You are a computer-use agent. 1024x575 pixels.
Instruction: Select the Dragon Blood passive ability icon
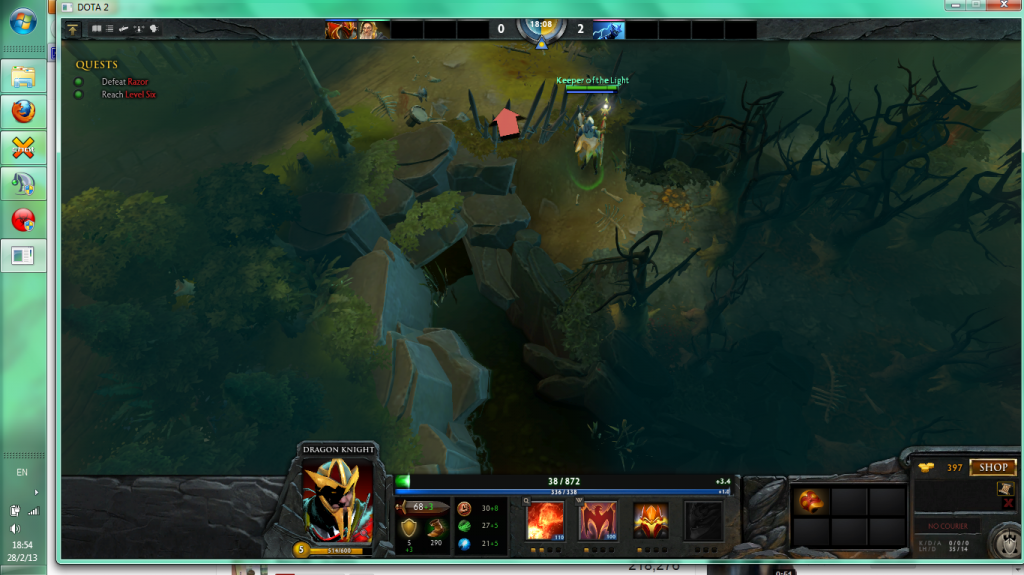[651, 522]
